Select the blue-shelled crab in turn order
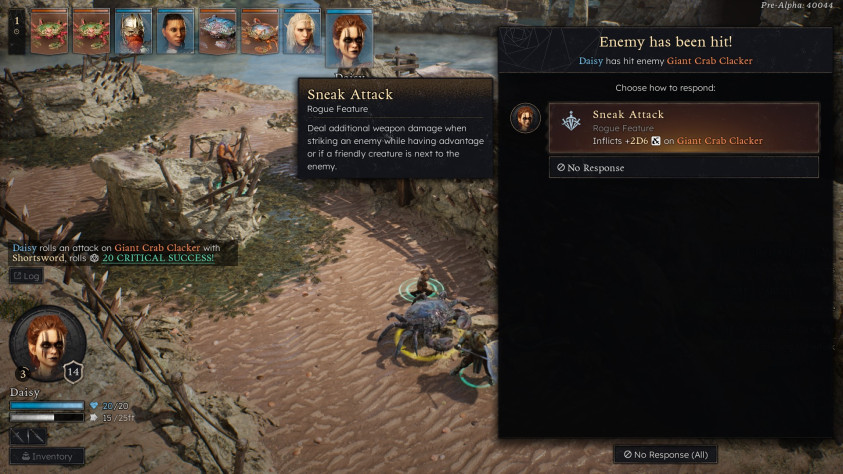This screenshot has width=843, height=474. [x=217, y=32]
